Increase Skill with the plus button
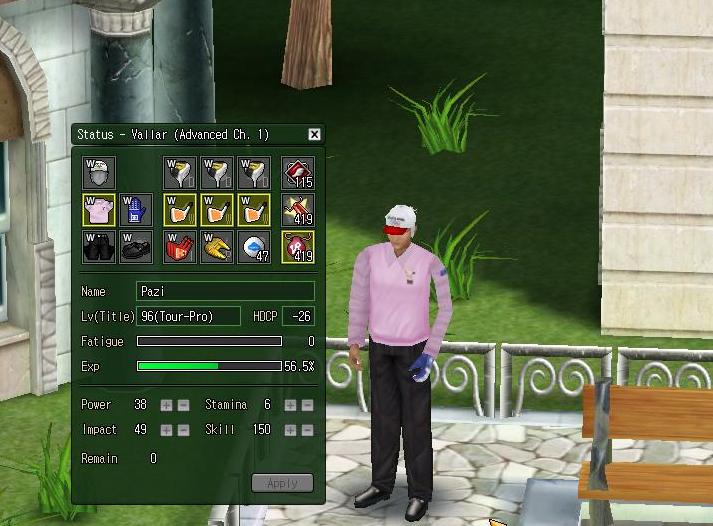 [291, 430]
